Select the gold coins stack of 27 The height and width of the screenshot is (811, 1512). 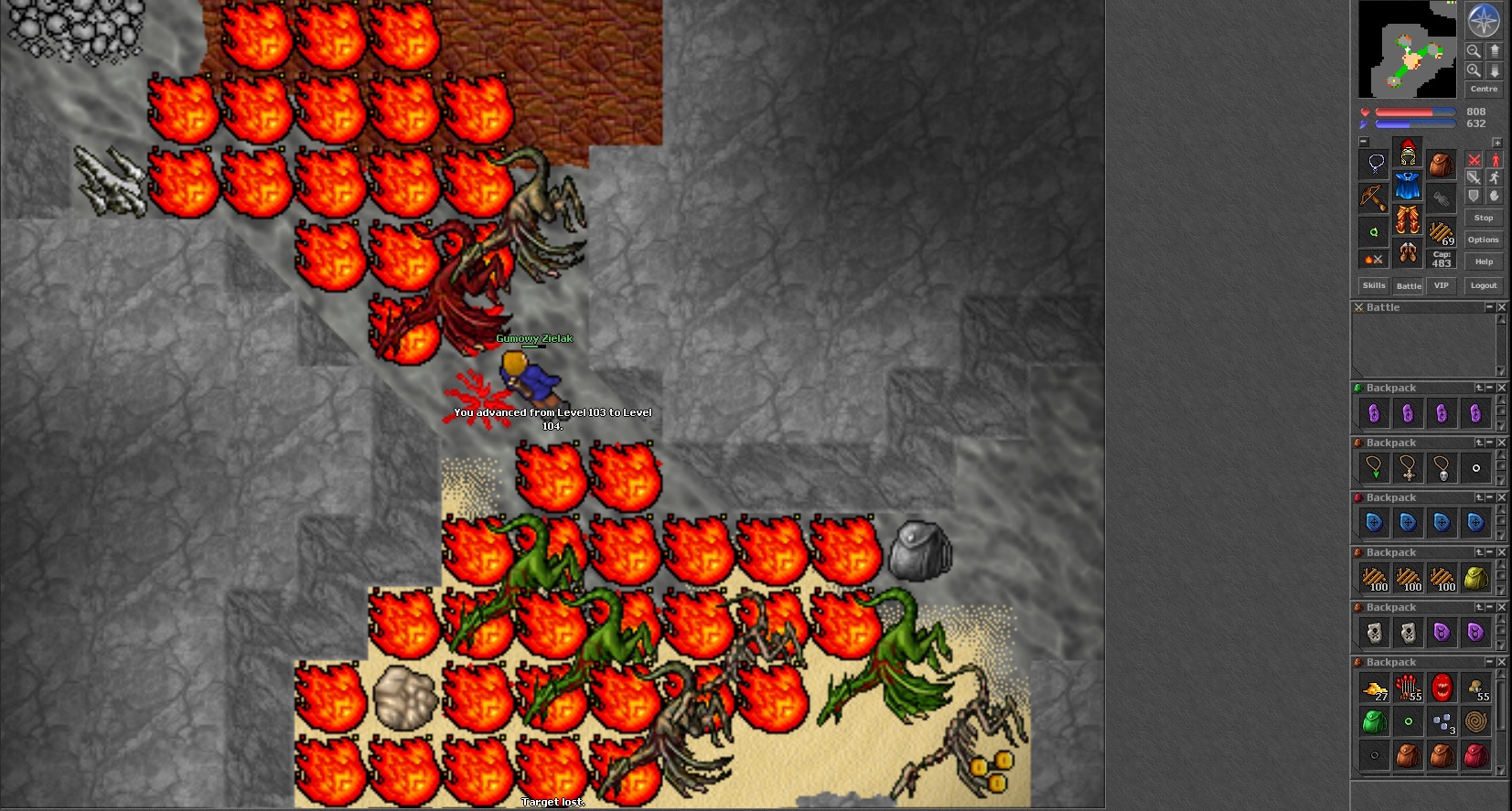point(1374,688)
